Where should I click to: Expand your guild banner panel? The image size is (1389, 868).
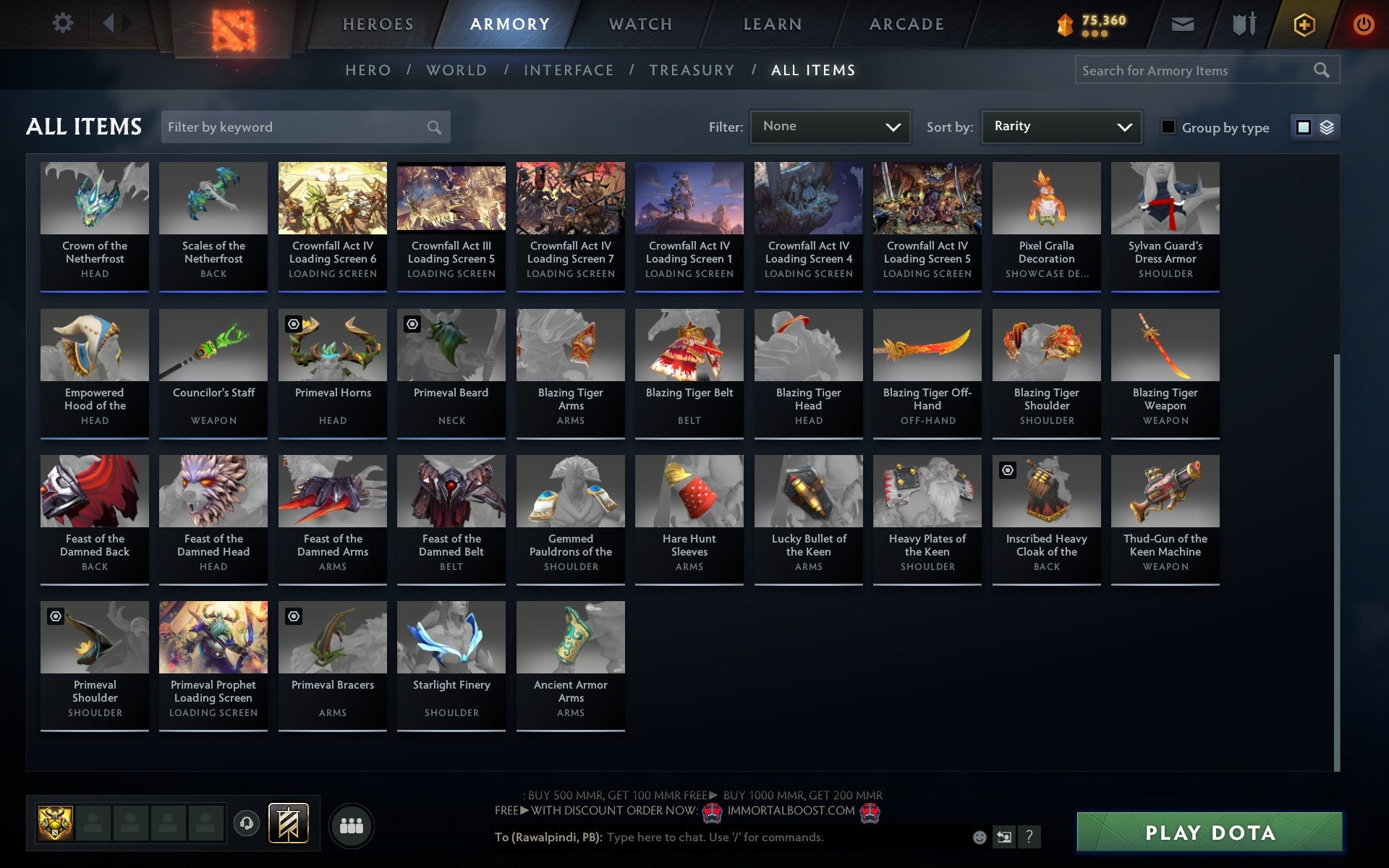[288, 823]
